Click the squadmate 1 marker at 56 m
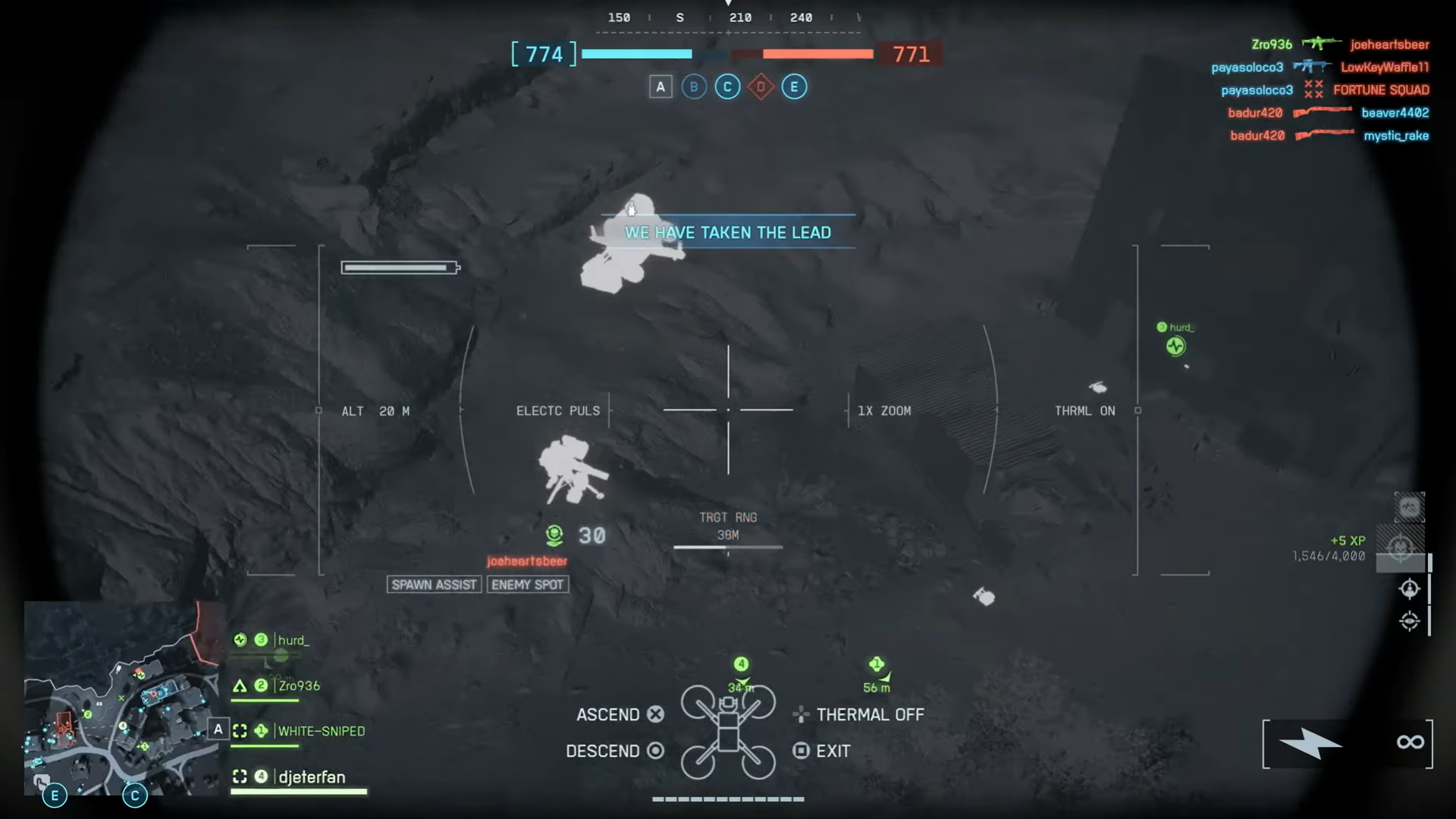This screenshot has height=819, width=1456. click(877, 665)
